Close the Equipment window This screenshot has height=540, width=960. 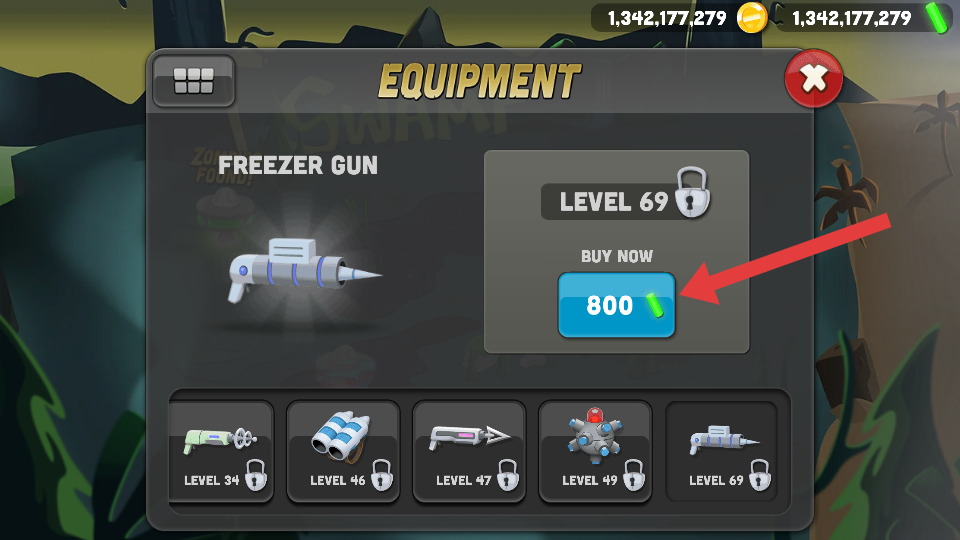tap(814, 80)
